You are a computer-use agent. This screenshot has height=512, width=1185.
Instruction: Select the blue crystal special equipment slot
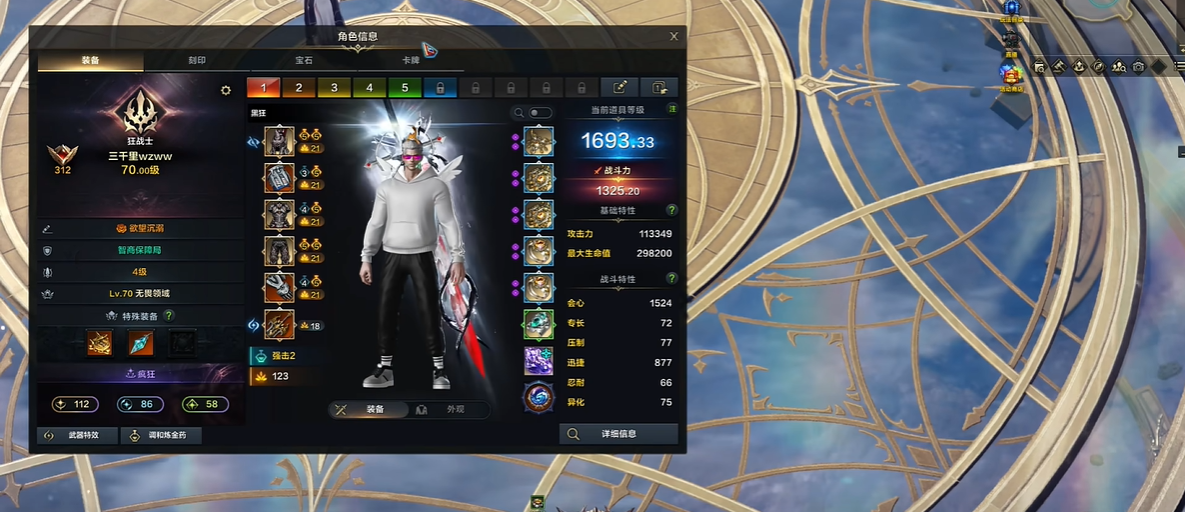point(140,344)
